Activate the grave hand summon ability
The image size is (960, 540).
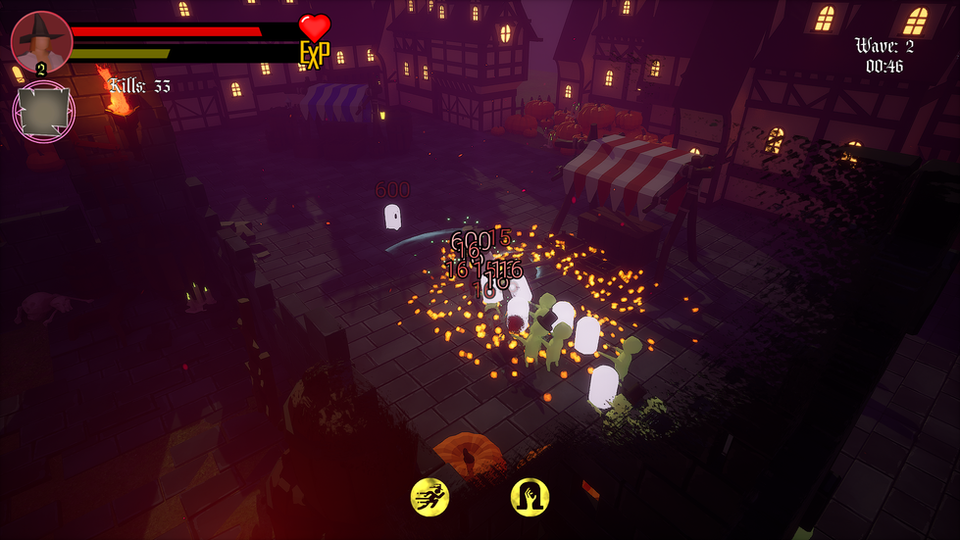(x=530, y=496)
